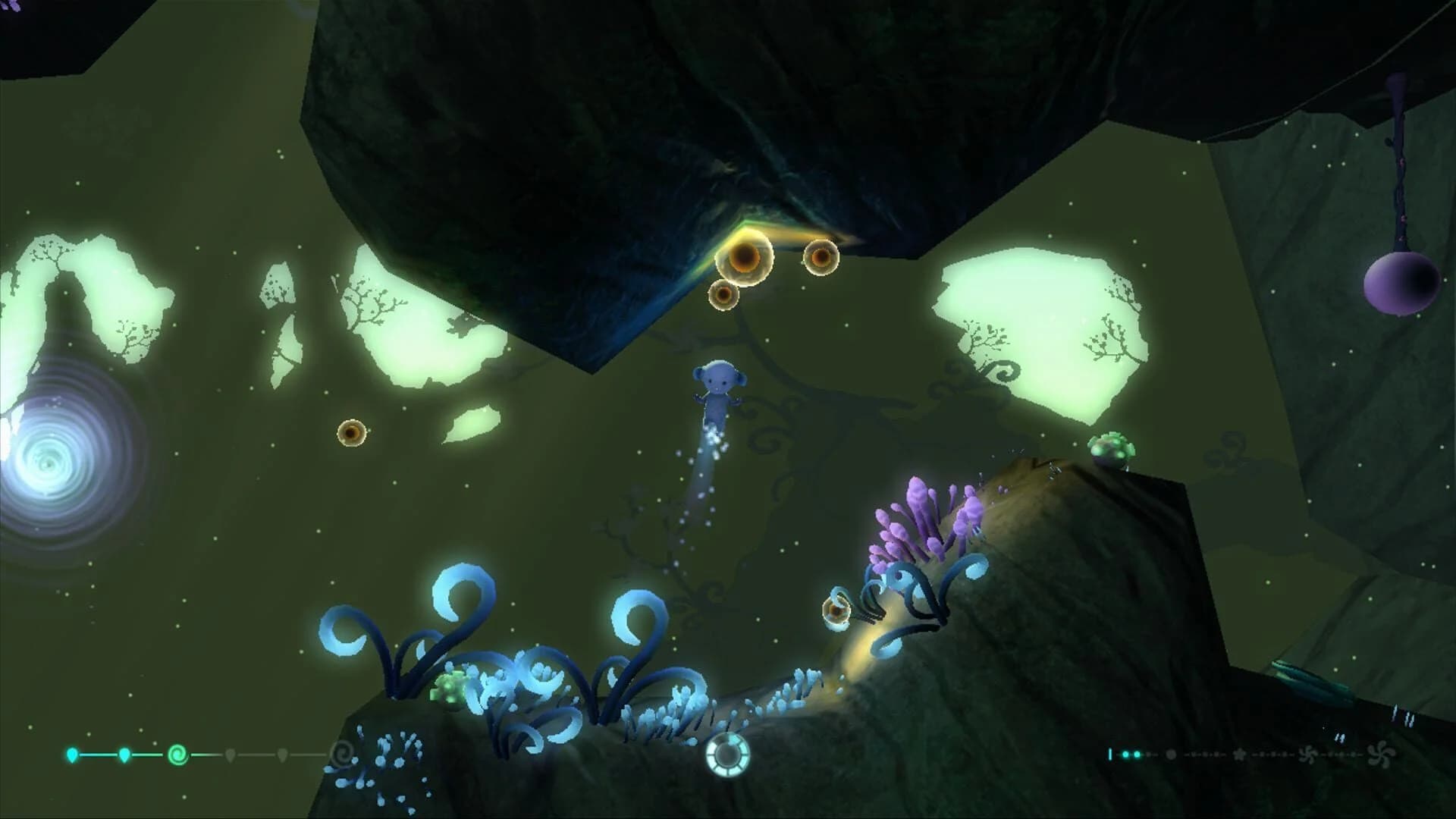Click the first lit teardrop marker bottom-left

tap(72, 754)
